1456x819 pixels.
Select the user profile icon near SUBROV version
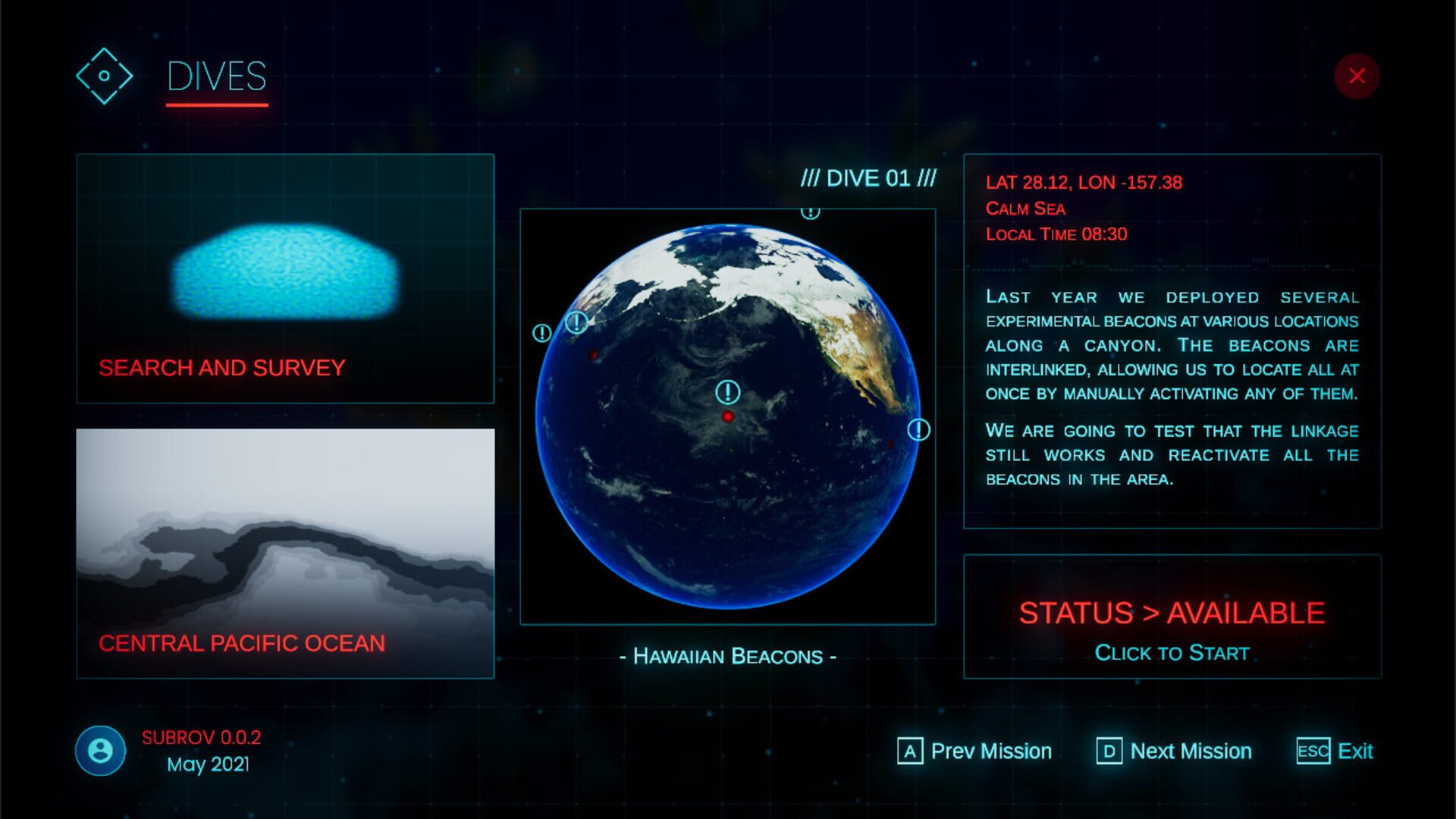[100, 752]
